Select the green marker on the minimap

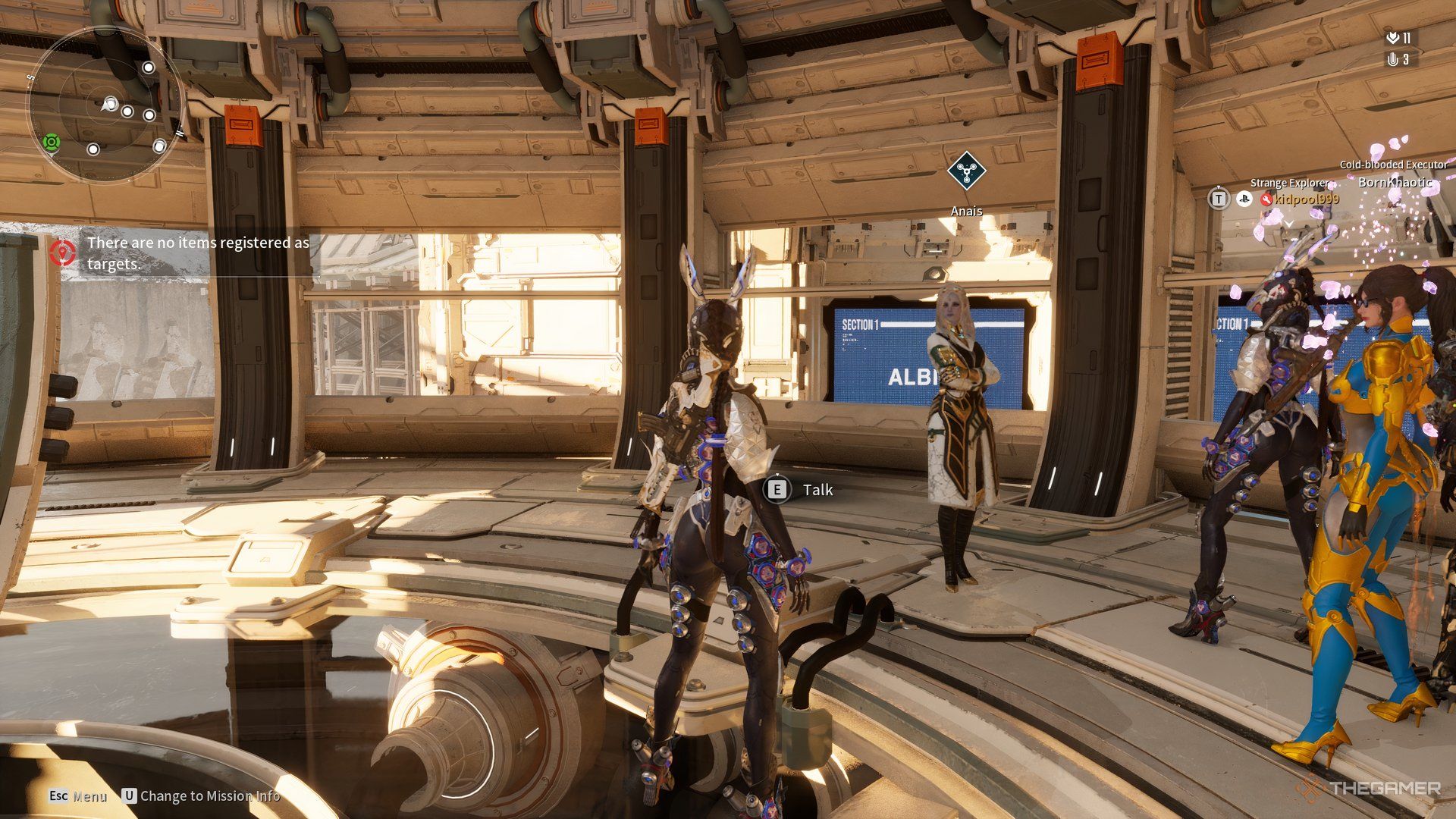point(52,142)
